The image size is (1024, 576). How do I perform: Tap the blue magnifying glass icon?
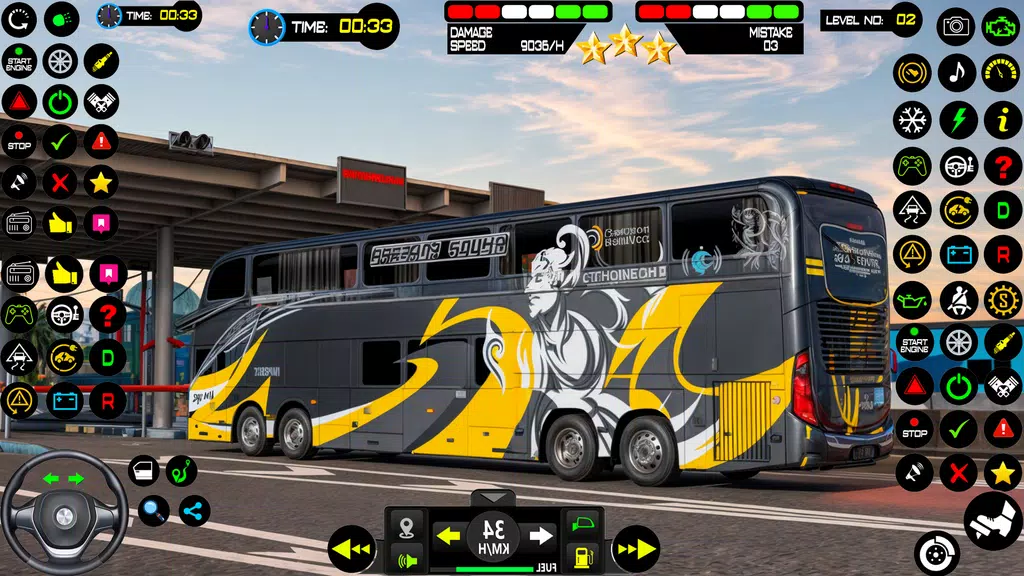(x=153, y=511)
